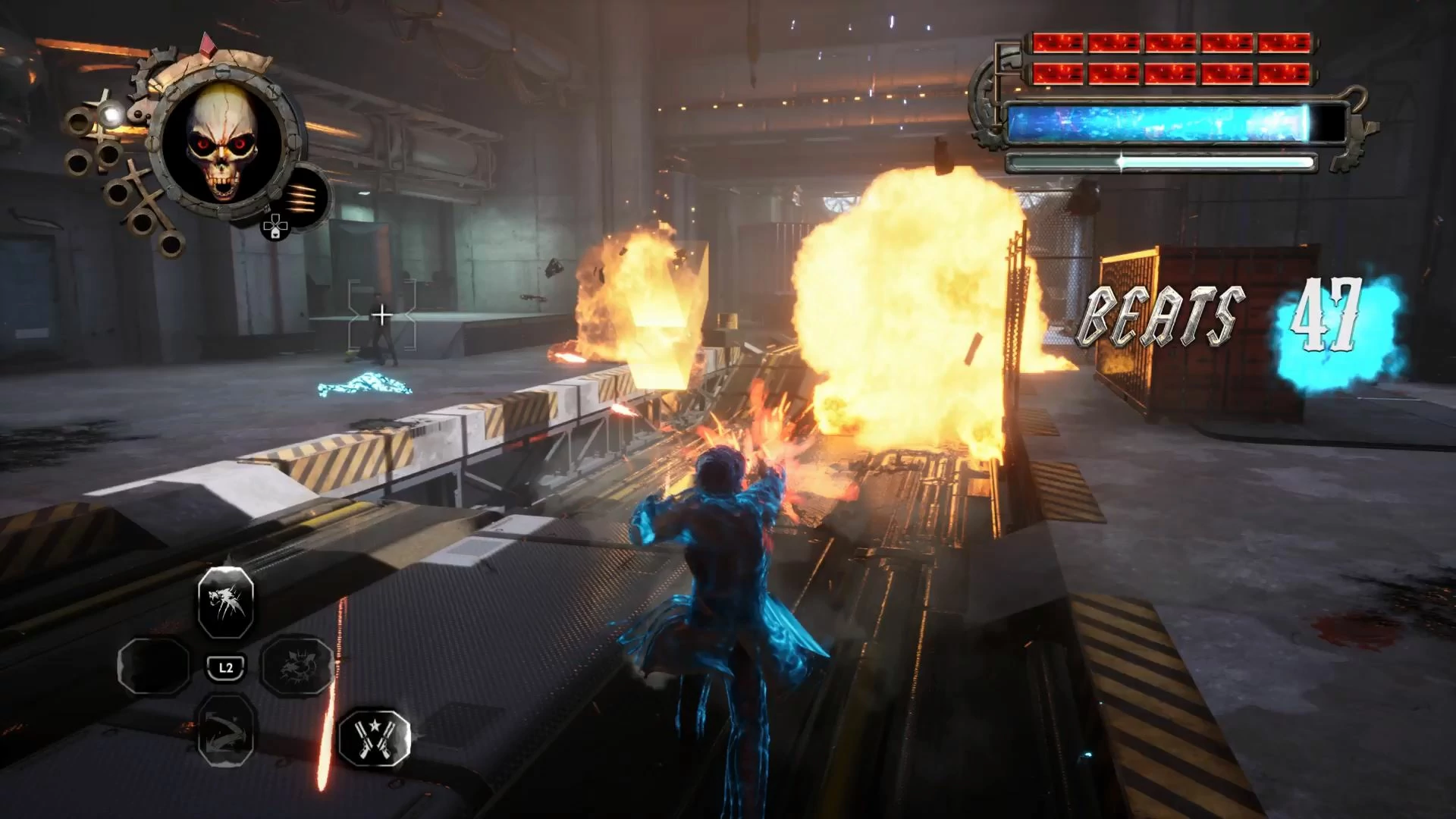Choose the dimmed zigzag arrow ability
Image resolution: width=1456 pixels, height=819 pixels.
226,731
